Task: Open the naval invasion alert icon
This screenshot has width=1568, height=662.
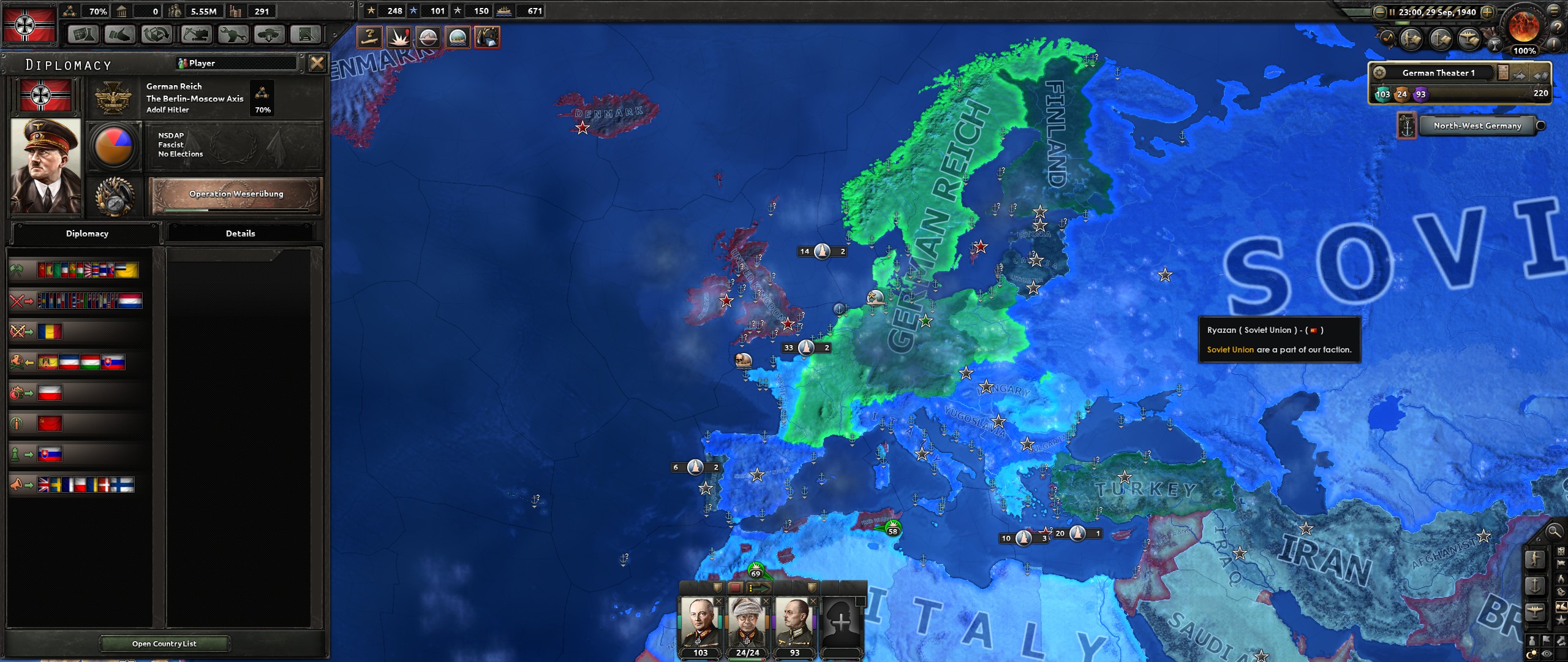Action: [x=458, y=37]
